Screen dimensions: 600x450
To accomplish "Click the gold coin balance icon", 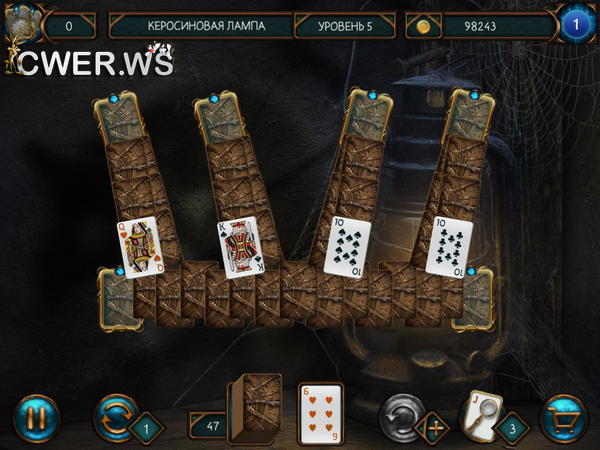I will pos(423,26).
